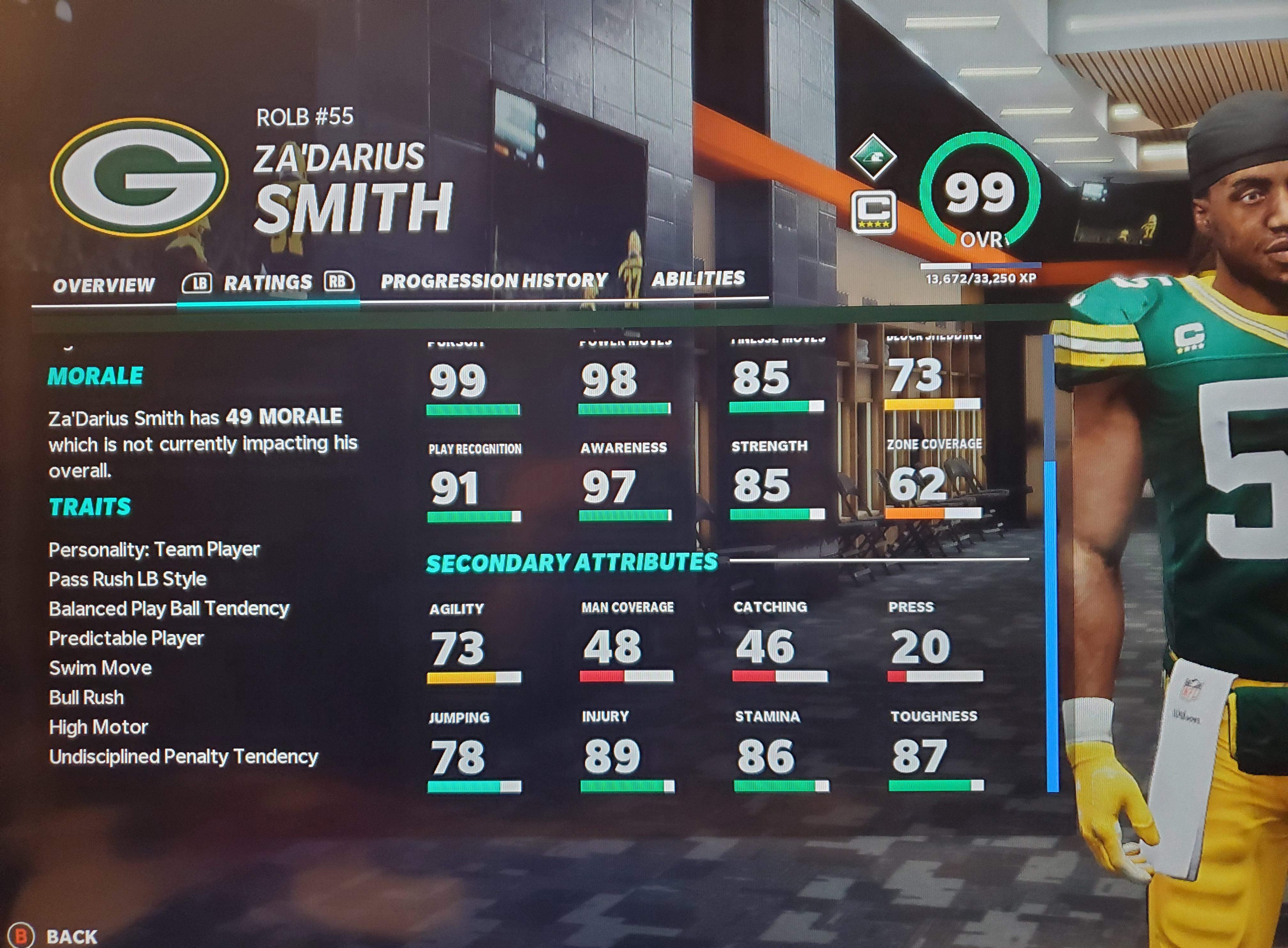Switch to the Overview tab
The image size is (1288, 948).
[104, 285]
